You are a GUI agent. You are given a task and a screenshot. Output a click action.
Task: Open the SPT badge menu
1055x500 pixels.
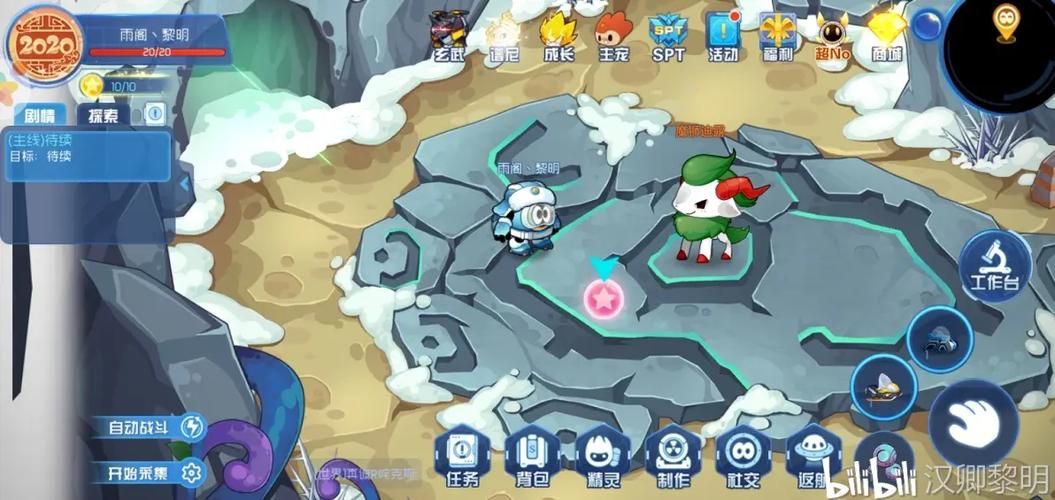pyautogui.click(x=667, y=33)
